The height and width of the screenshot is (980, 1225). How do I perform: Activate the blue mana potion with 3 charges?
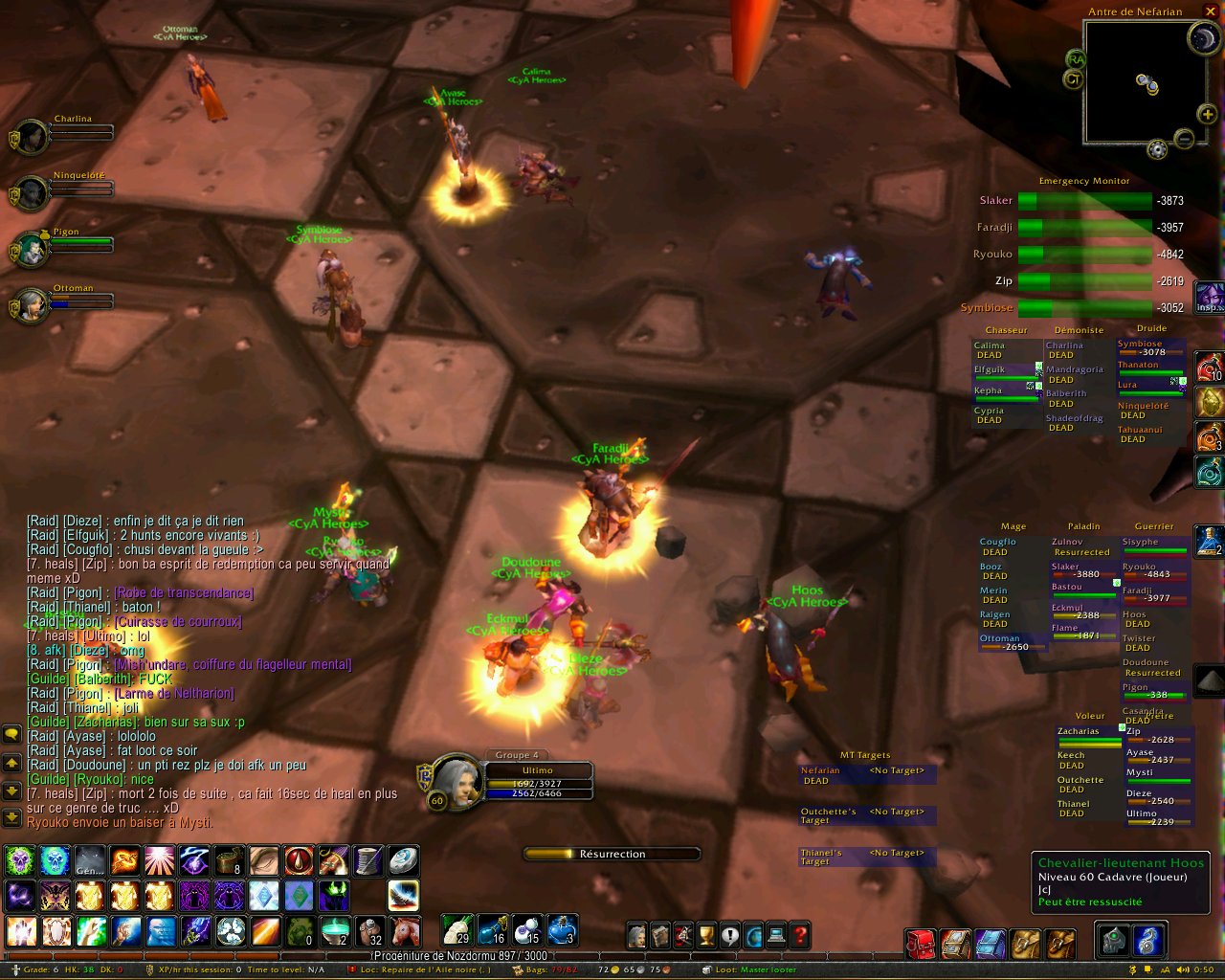(x=562, y=929)
